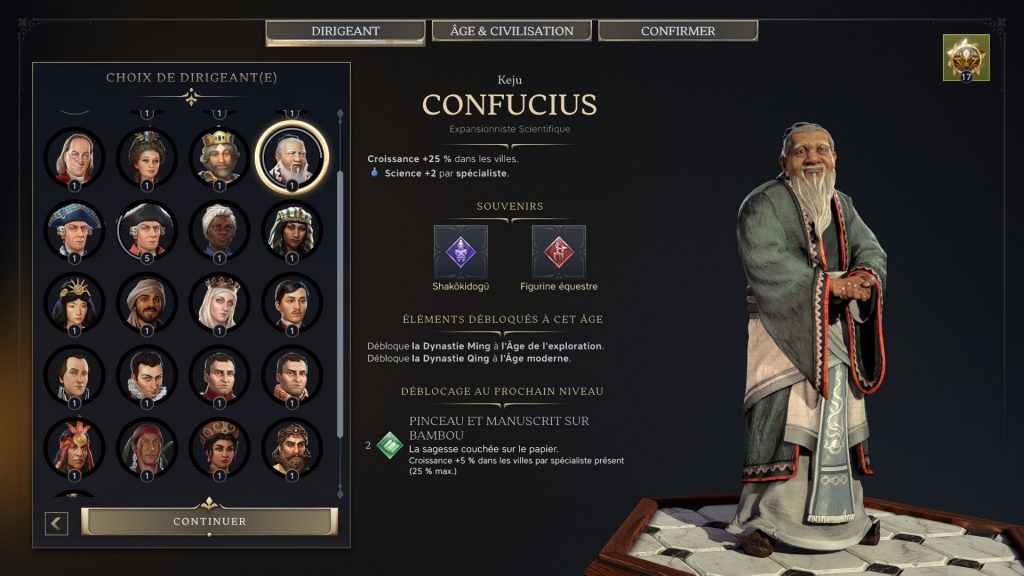Screen dimensions: 1024x576
Task: Select Harriet Tubman's portrait
Action: (219, 229)
